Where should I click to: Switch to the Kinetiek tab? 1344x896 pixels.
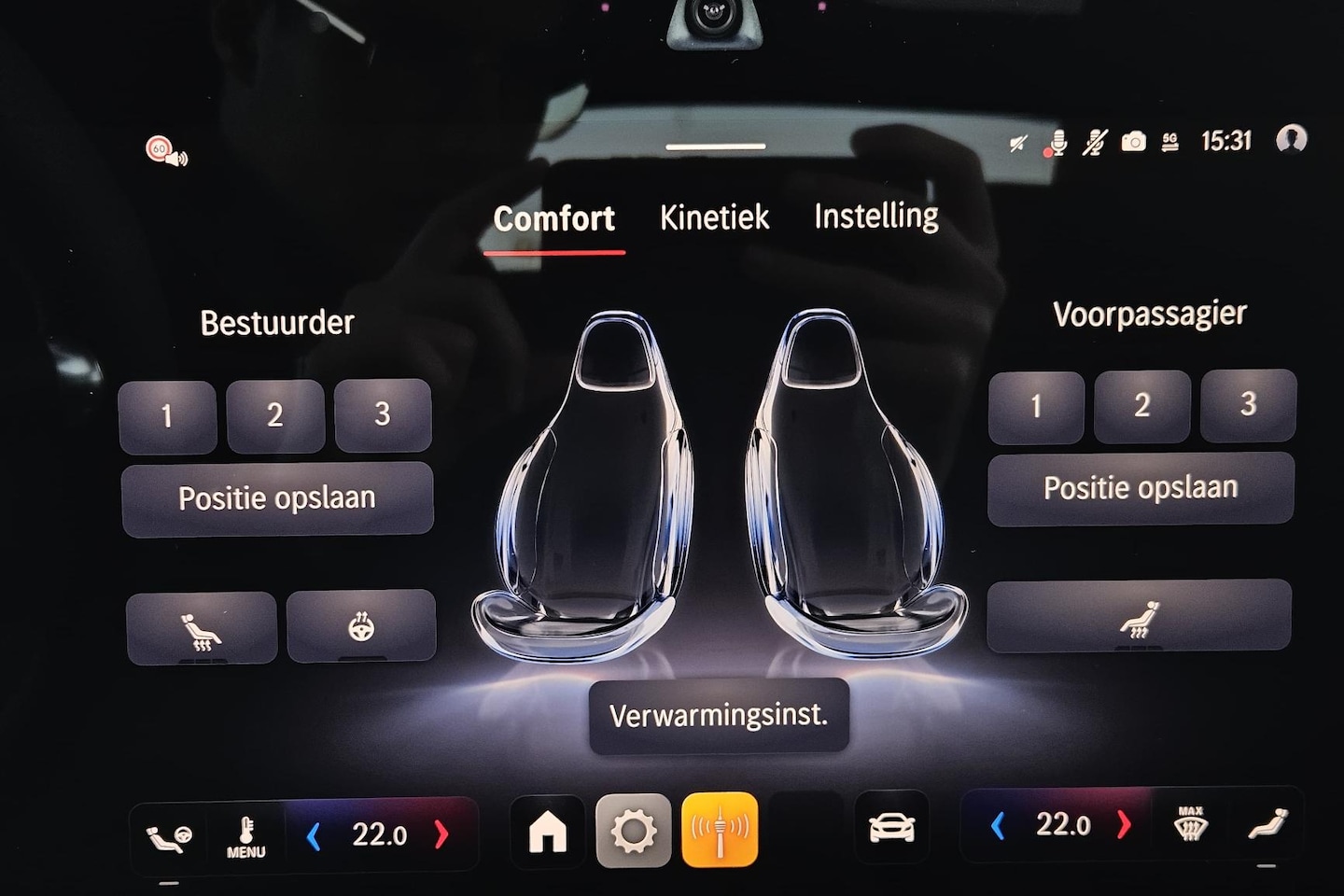point(714,217)
